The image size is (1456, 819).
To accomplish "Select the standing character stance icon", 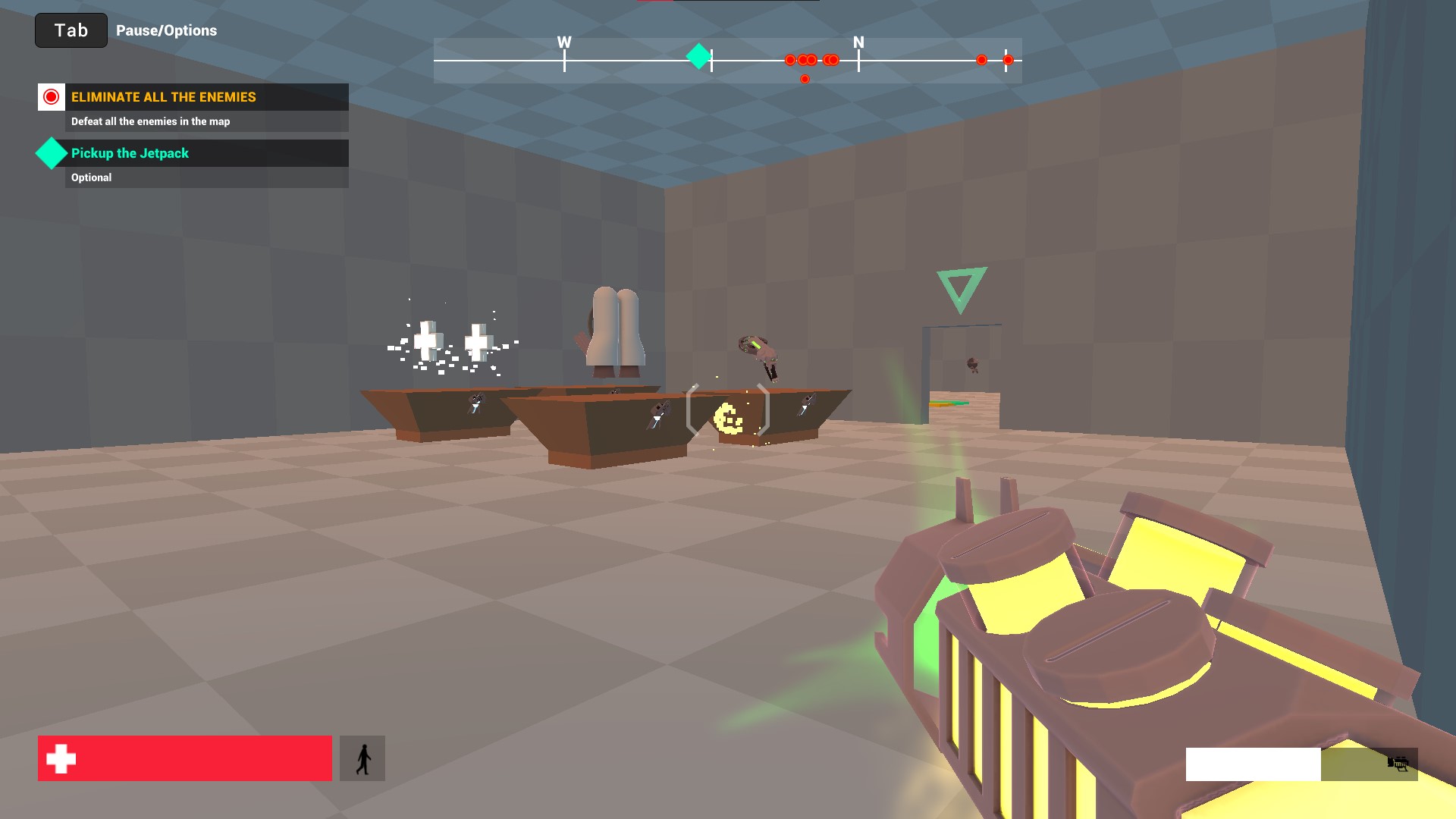I will 363,757.
